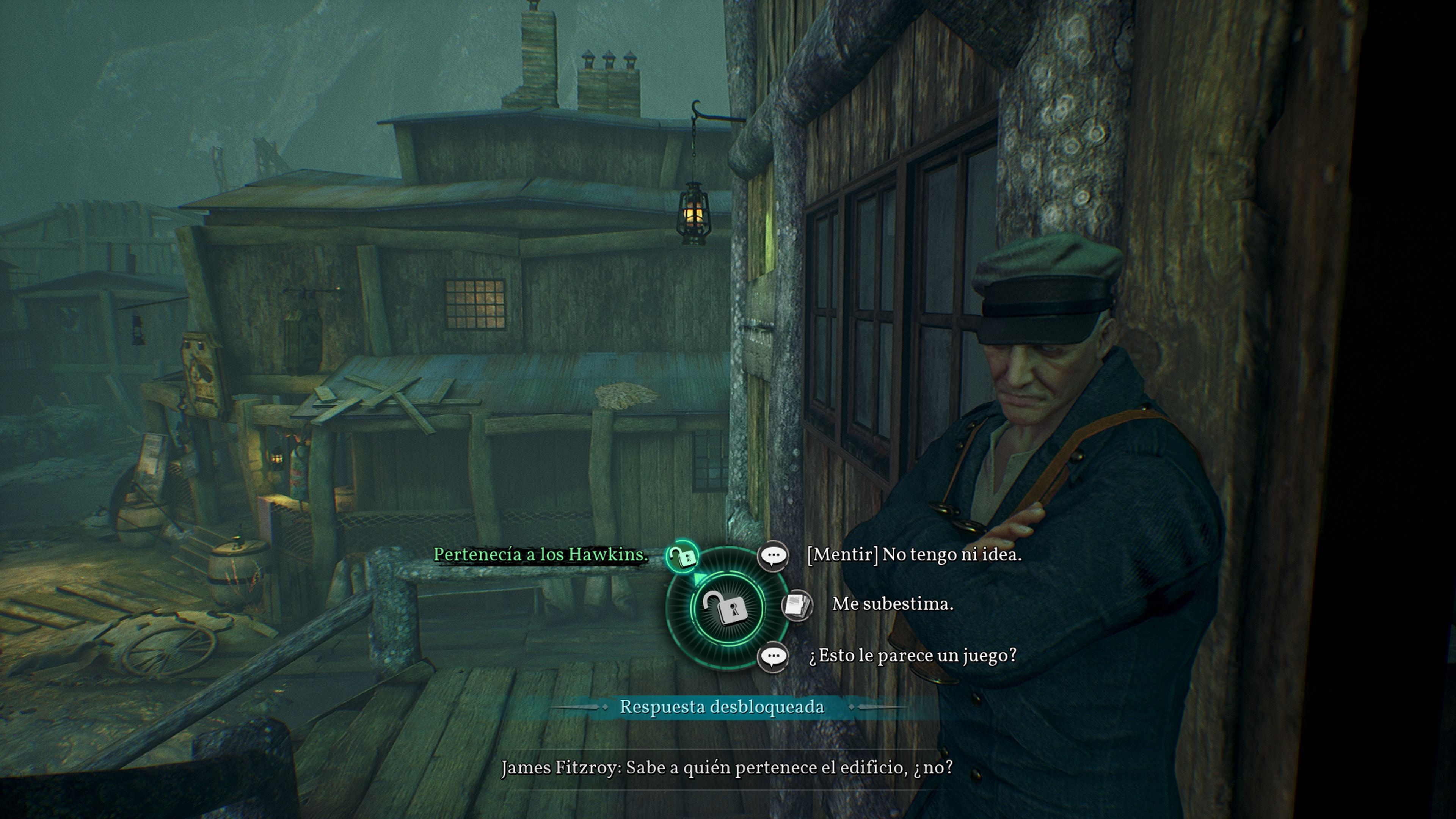Click the documents icon beside "Me subestima."
Viewport: 1456px width, 819px height.
(x=796, y=605)
